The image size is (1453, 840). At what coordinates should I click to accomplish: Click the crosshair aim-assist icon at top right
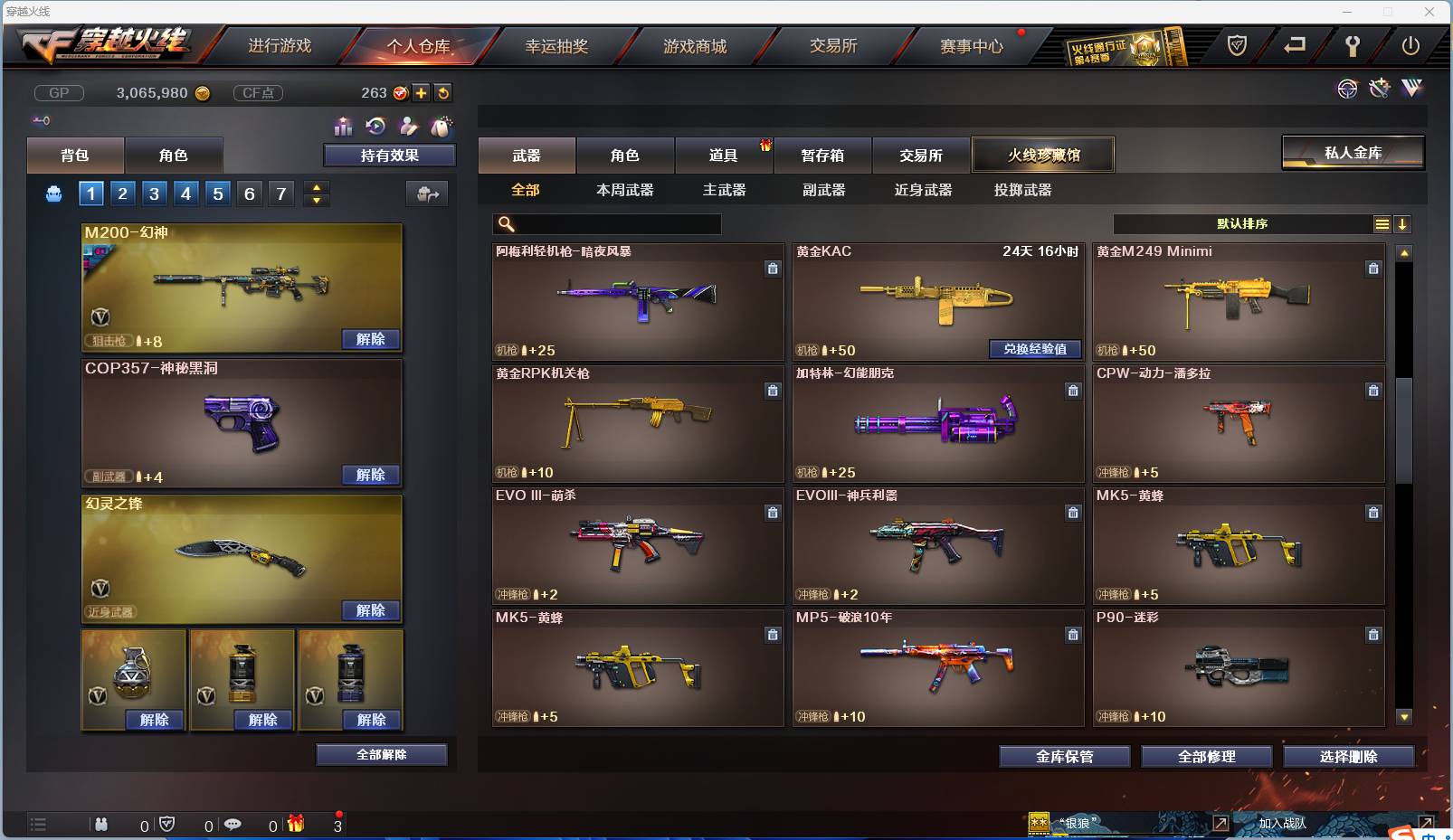[x=1347, y=89]
